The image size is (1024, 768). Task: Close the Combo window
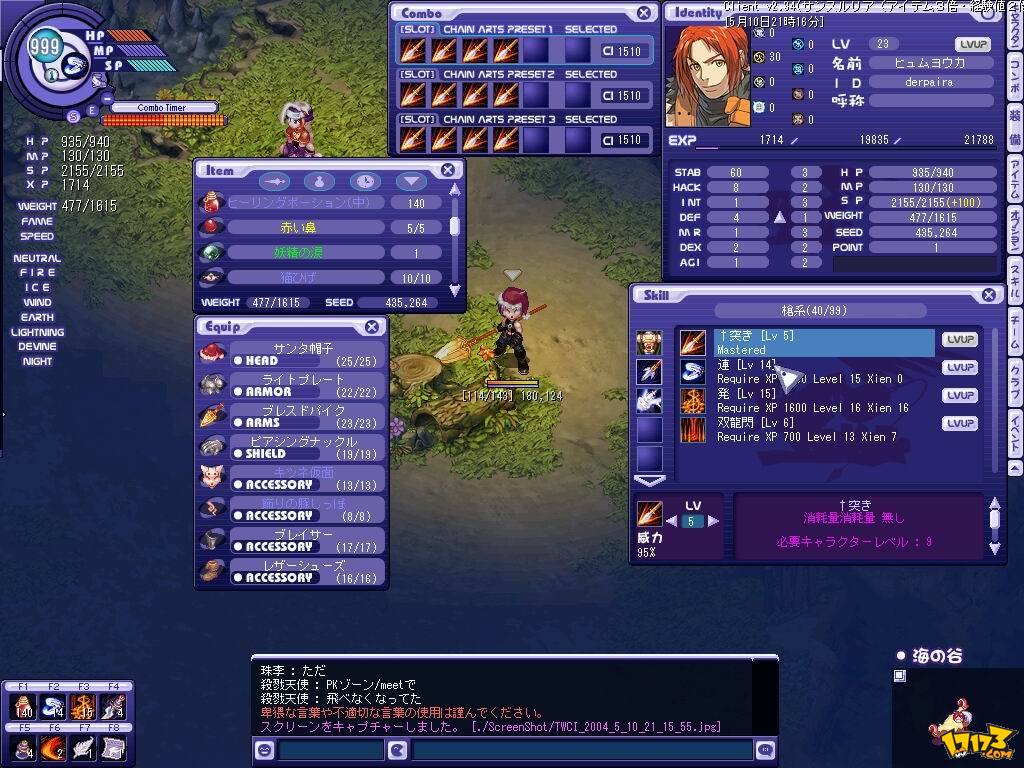(x=644, y=13)
